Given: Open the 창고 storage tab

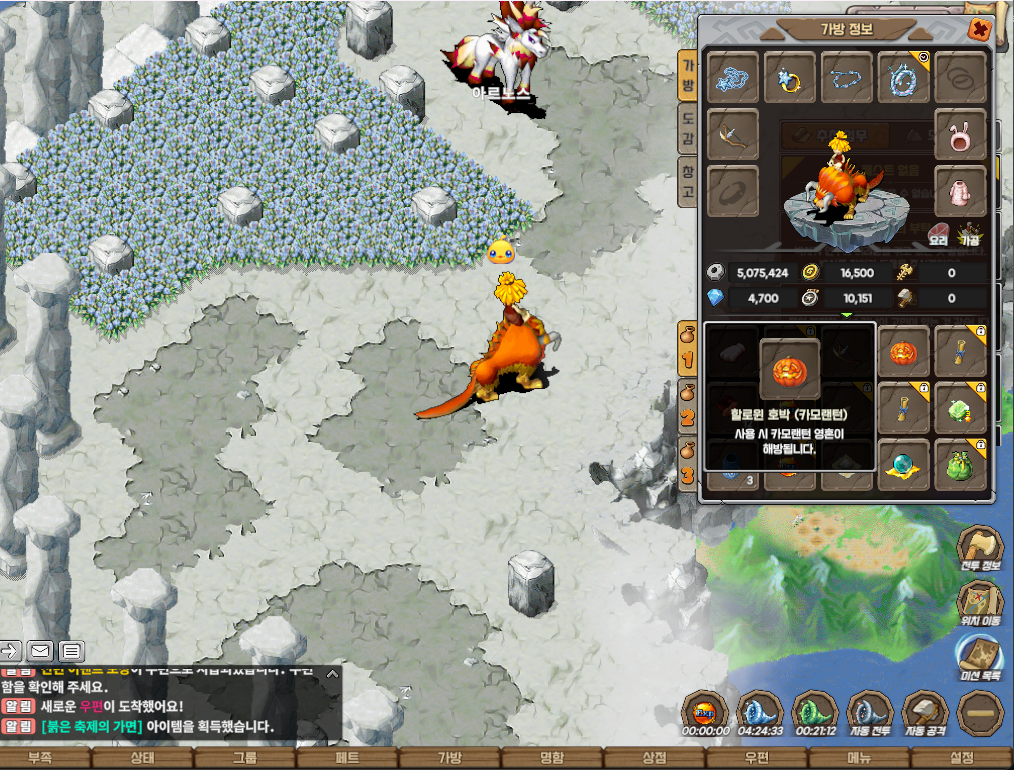Looking at the screenshot, I should coord(688,181).
